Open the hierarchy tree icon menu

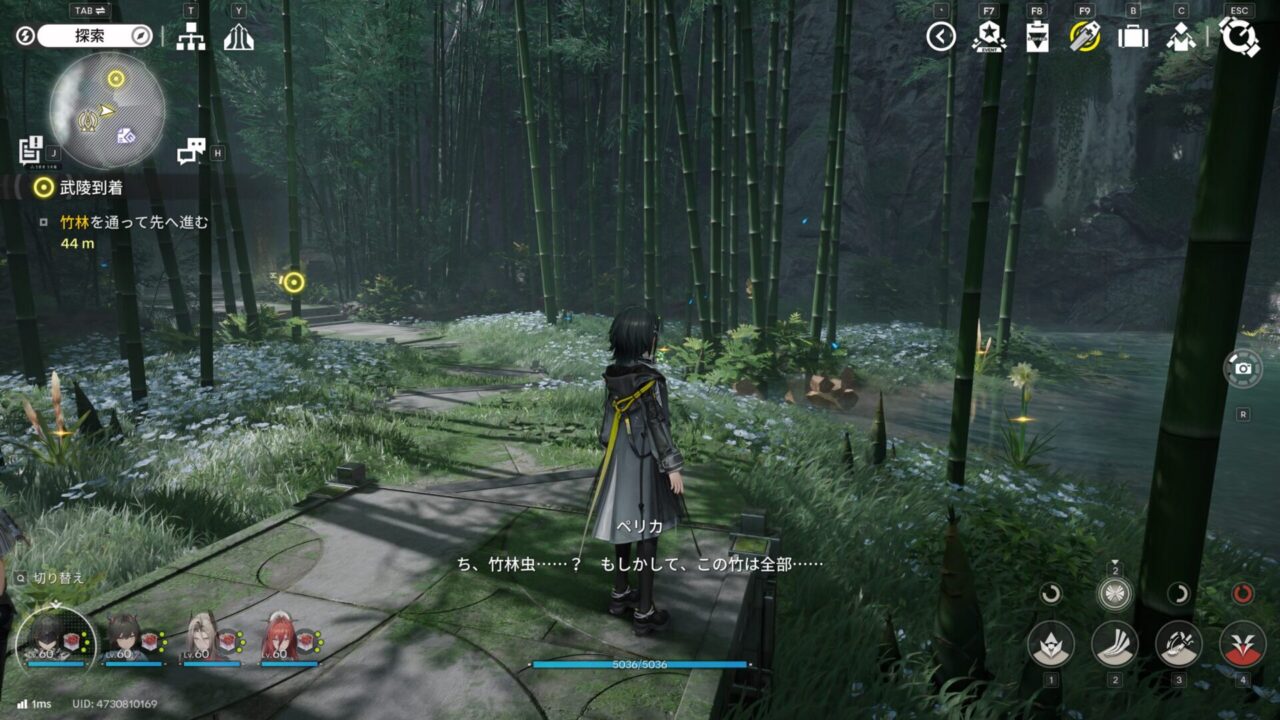[x=190, y=37]
